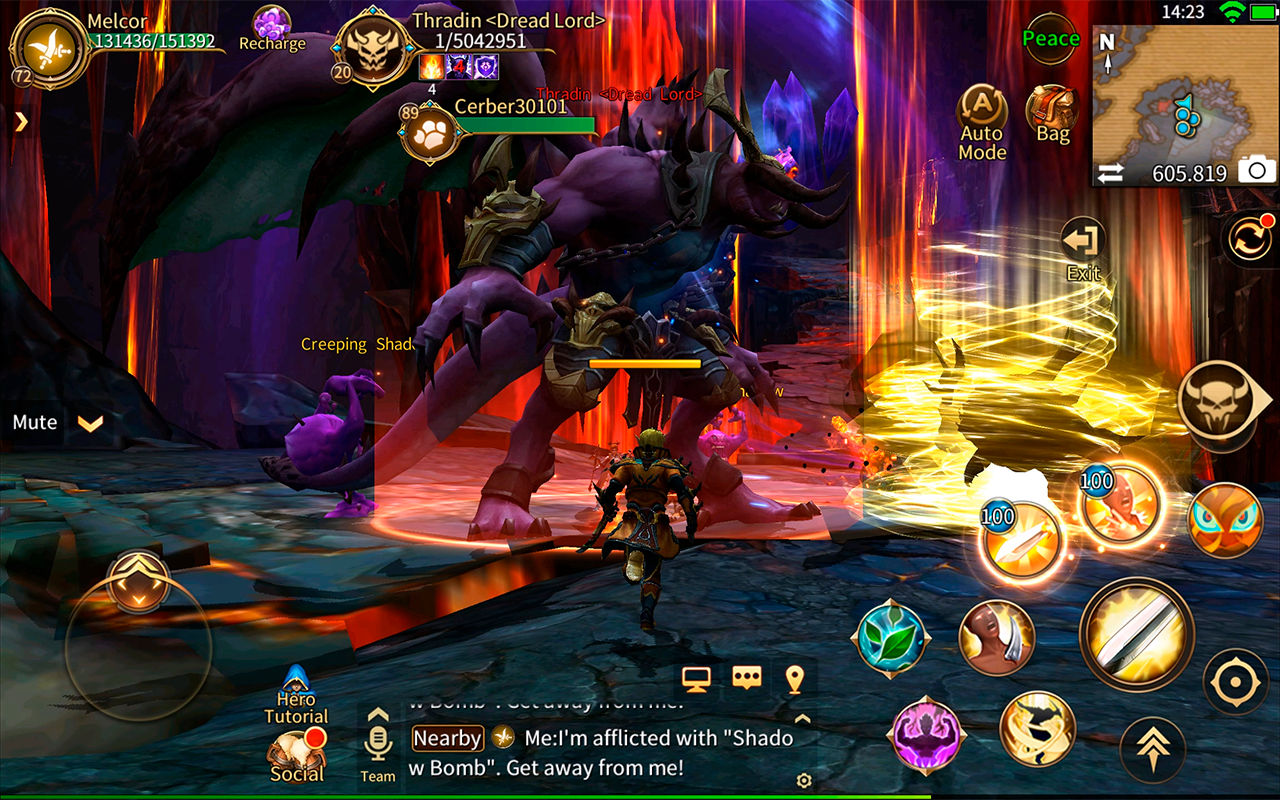This screenshot has height=800, width=1280.
Task: Take a screenshot via the minimap camera icon
Action: (1257, 171)
